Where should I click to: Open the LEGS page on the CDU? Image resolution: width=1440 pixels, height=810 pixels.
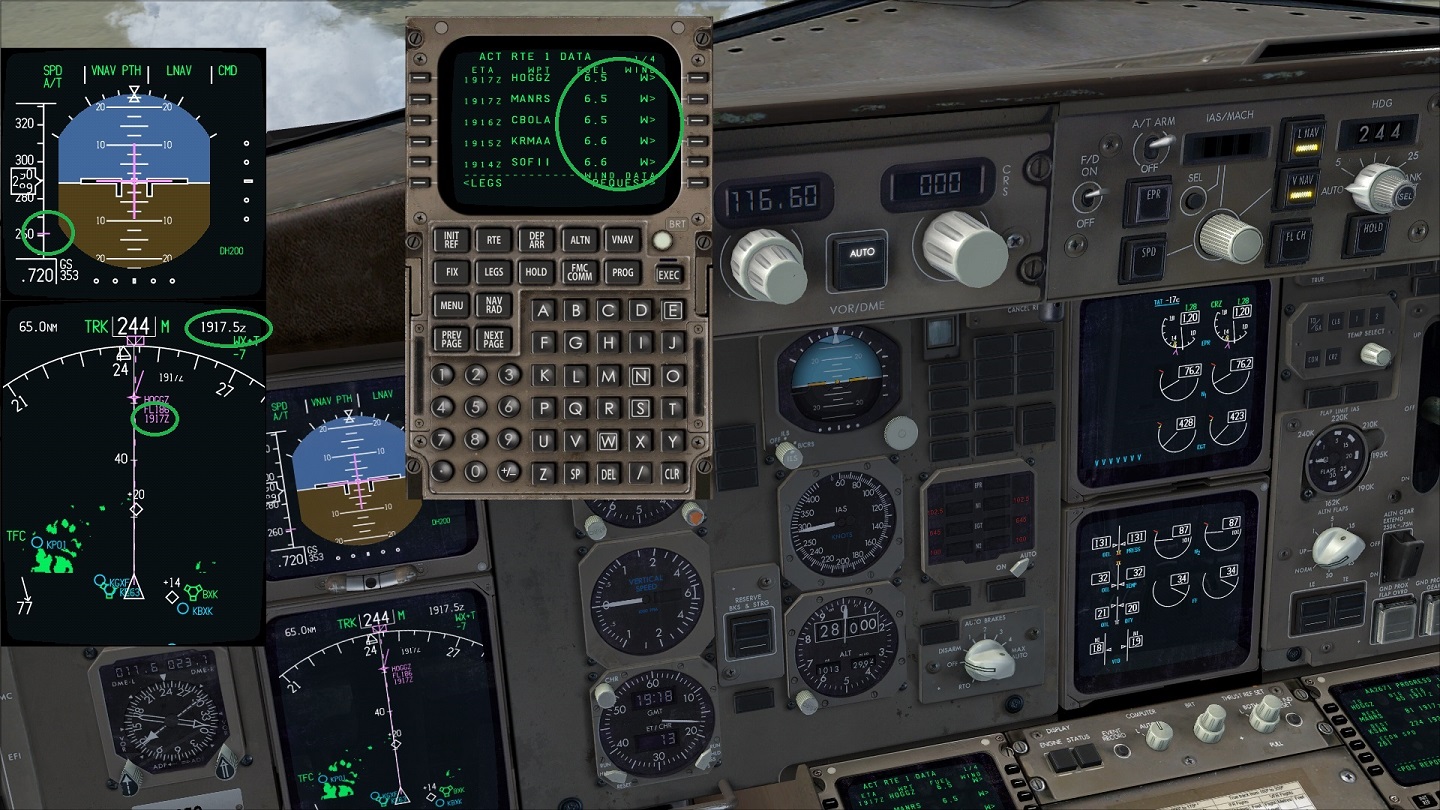tap(494, 272)
